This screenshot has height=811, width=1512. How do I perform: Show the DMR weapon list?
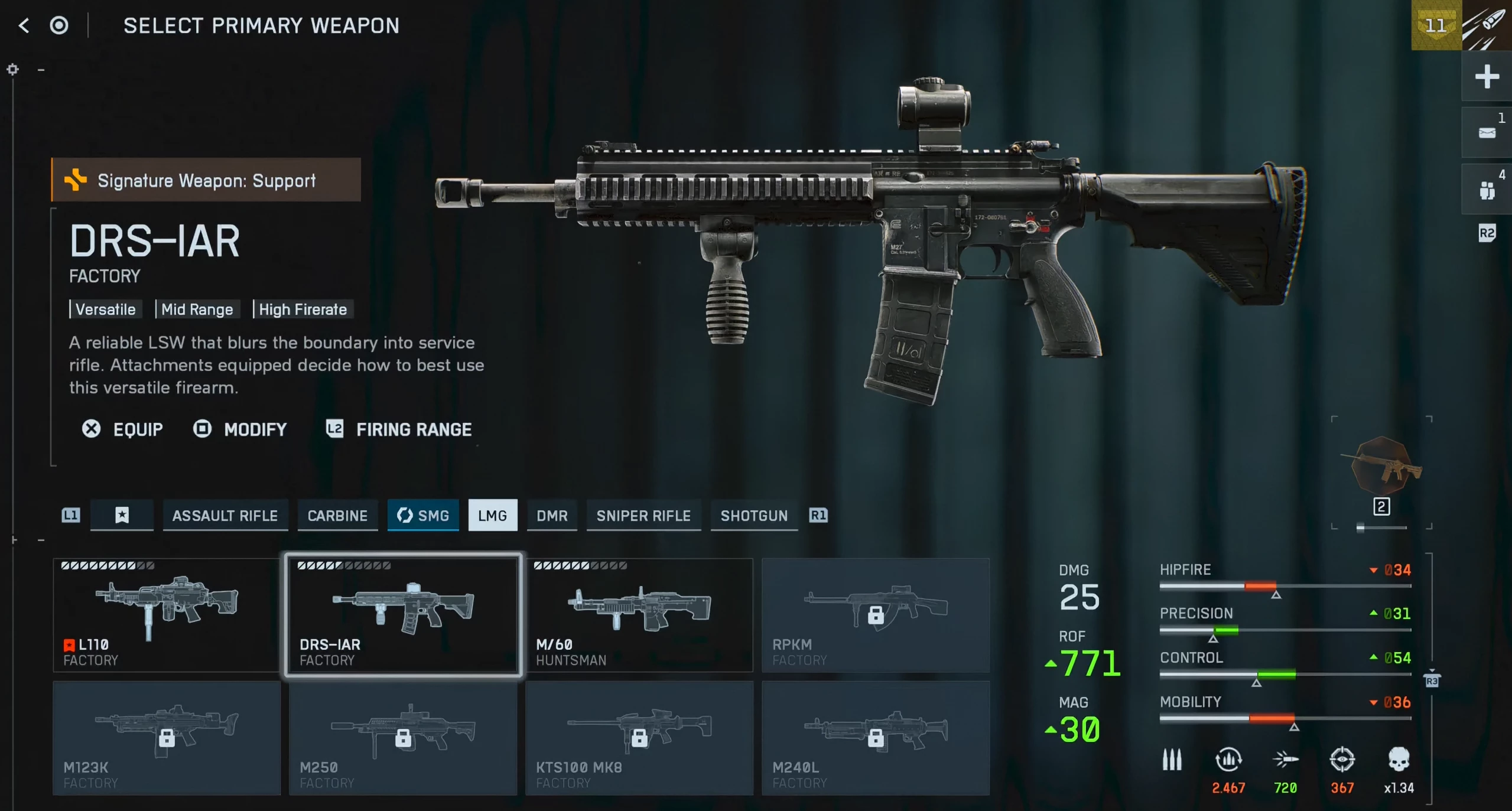pos(552,516)
